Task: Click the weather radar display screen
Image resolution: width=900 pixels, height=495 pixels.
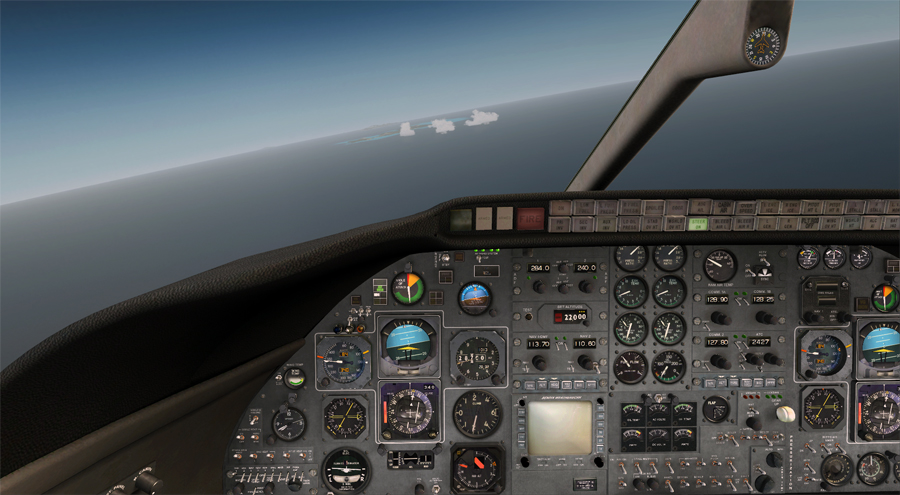Action: (x=558, y=426)
